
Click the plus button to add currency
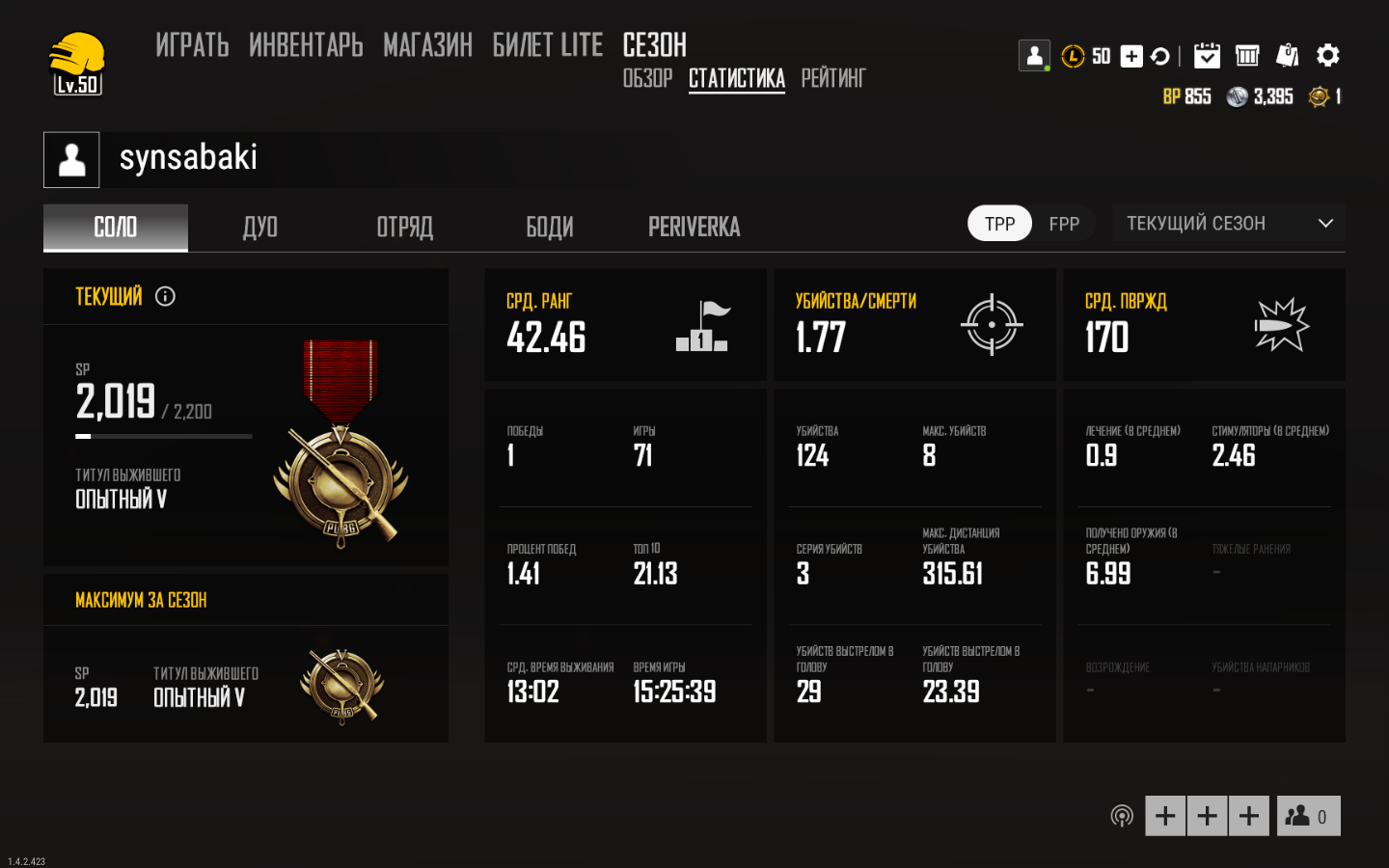click(1130, 55)
